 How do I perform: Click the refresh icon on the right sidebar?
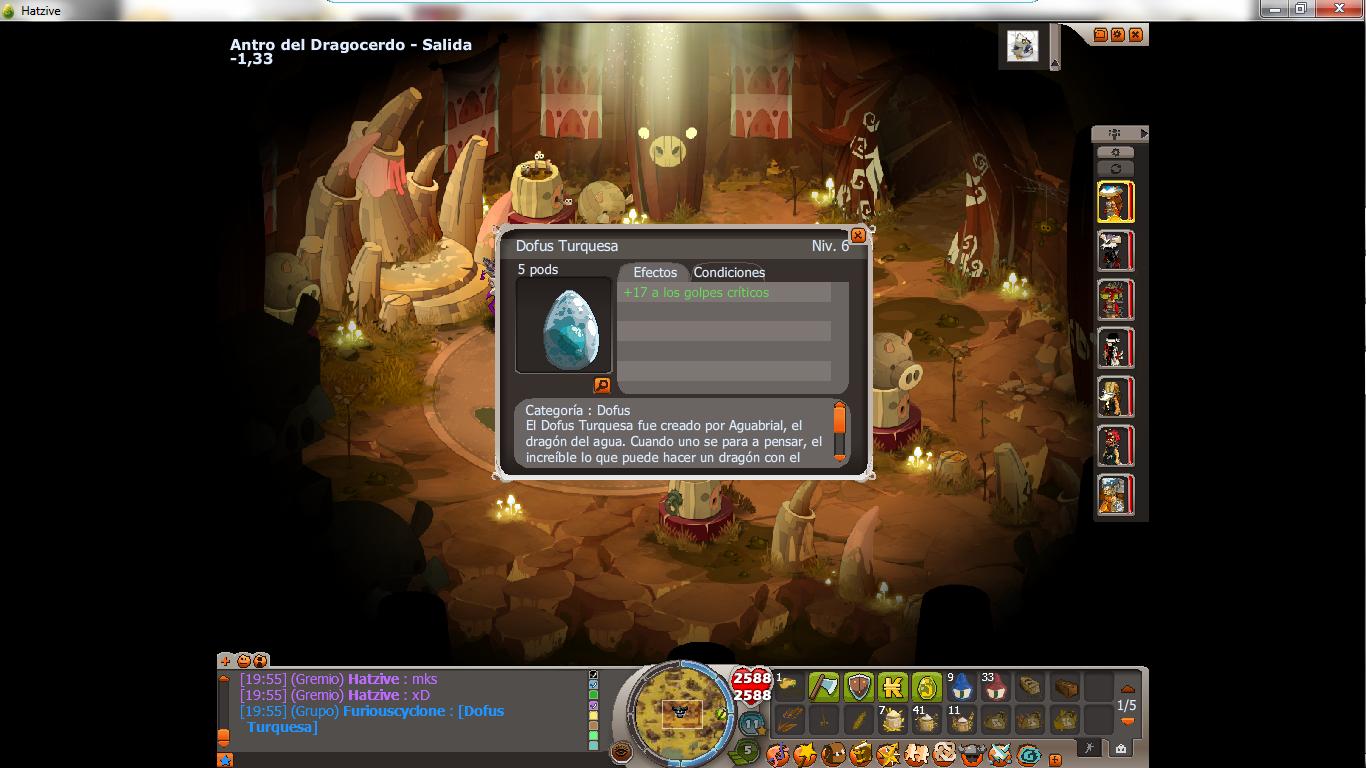click(x=1116, y=168)
